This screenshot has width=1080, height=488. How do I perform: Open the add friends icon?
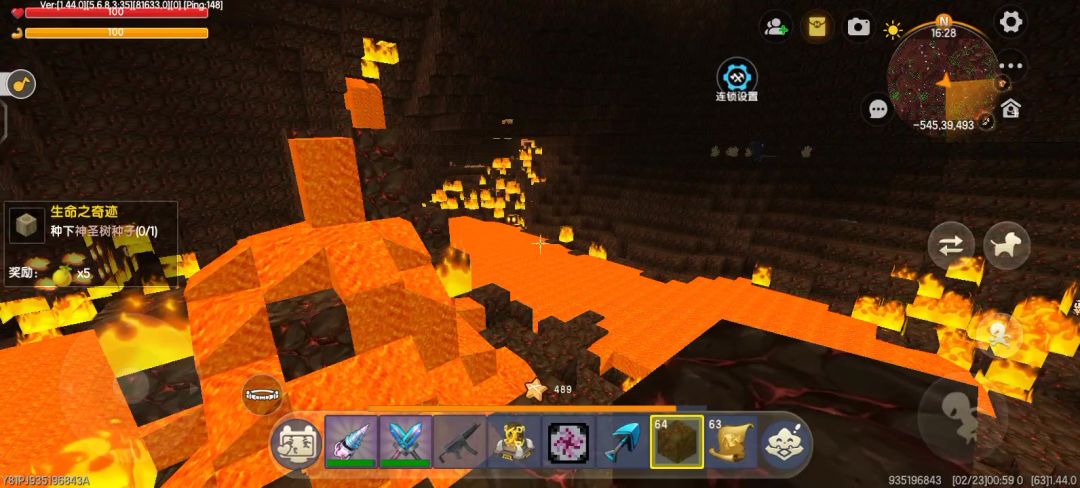pos(775,27)
